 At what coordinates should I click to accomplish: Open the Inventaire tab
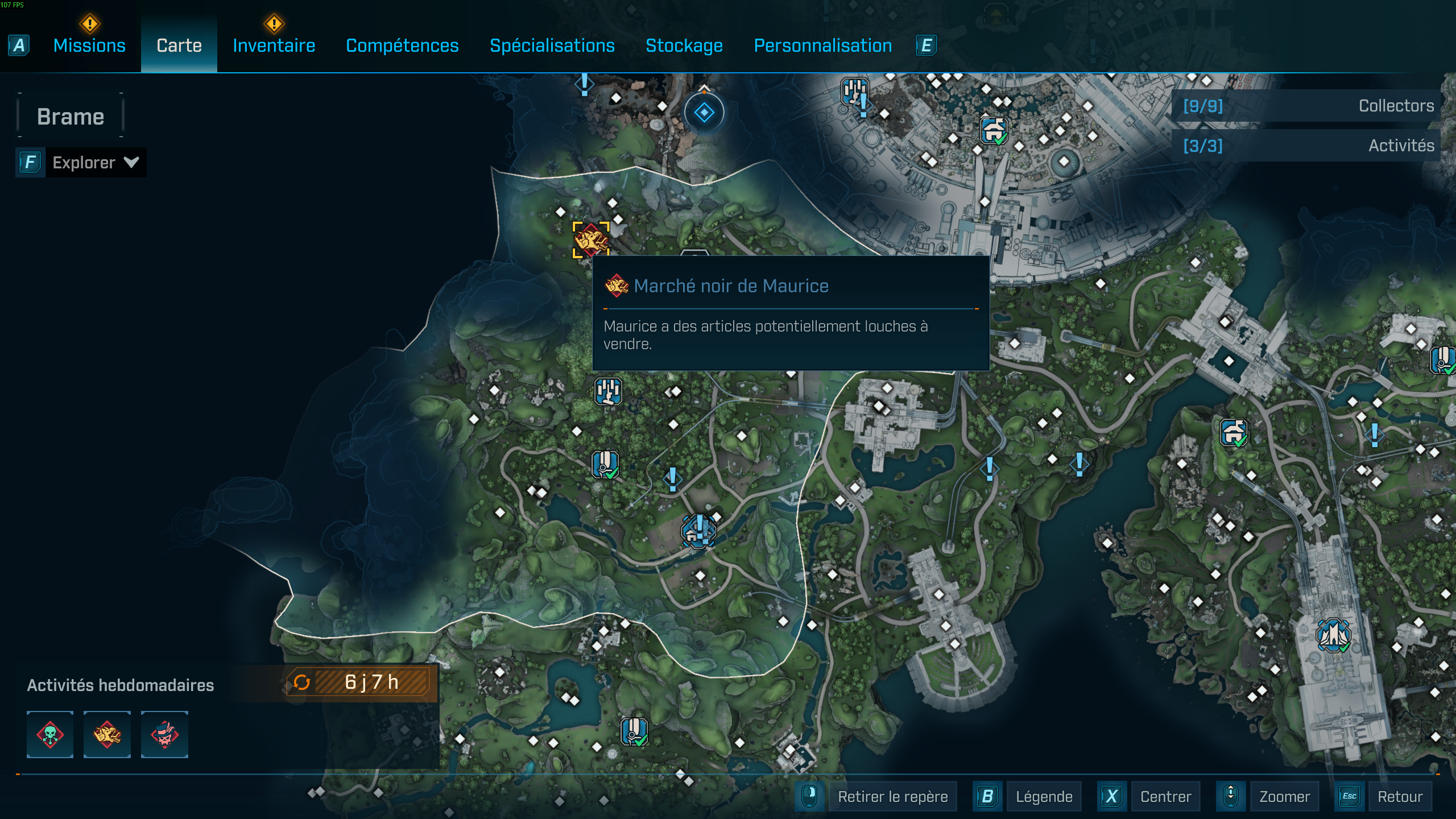[274, 45]
